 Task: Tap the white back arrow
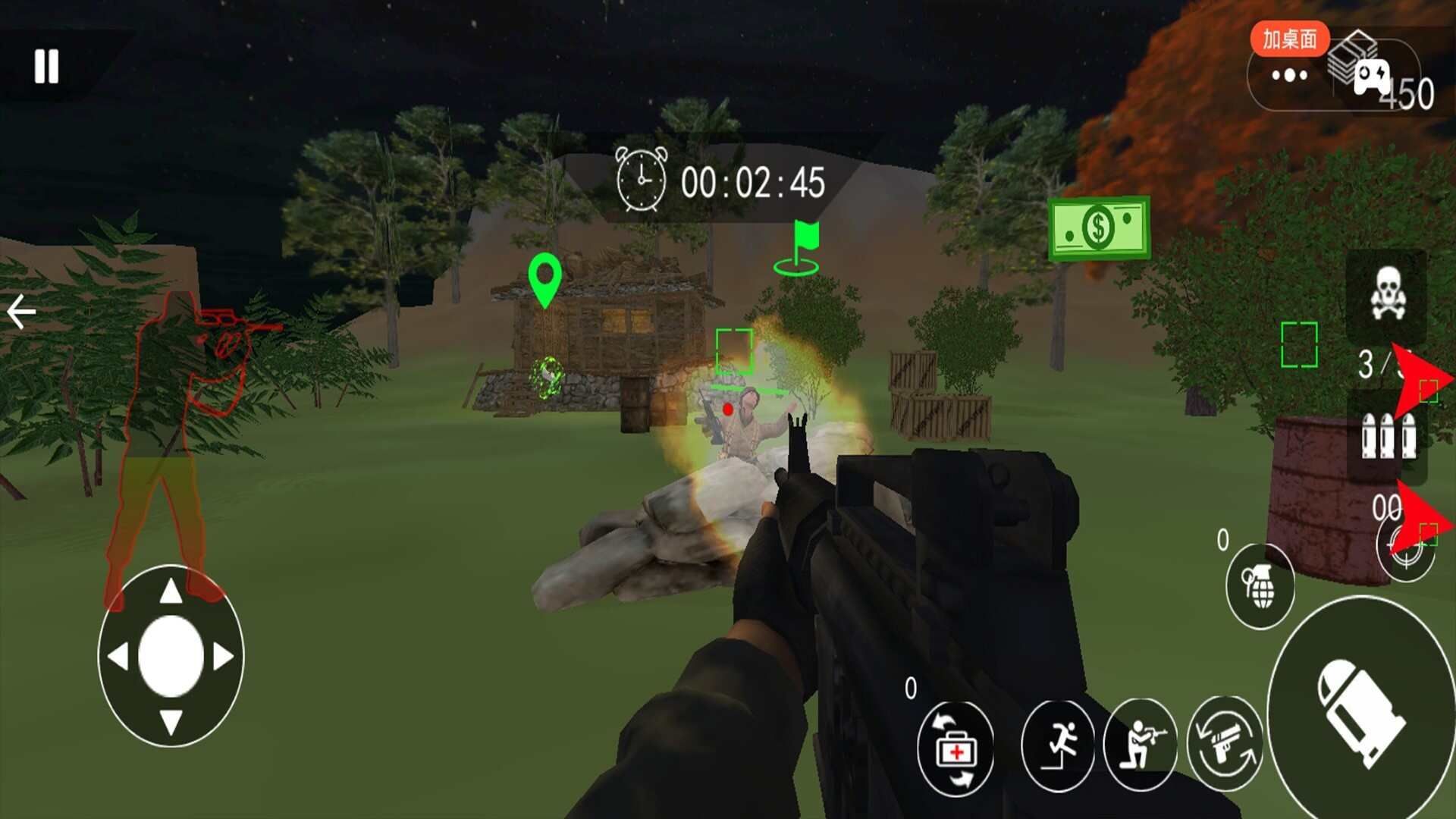[21, 312]
